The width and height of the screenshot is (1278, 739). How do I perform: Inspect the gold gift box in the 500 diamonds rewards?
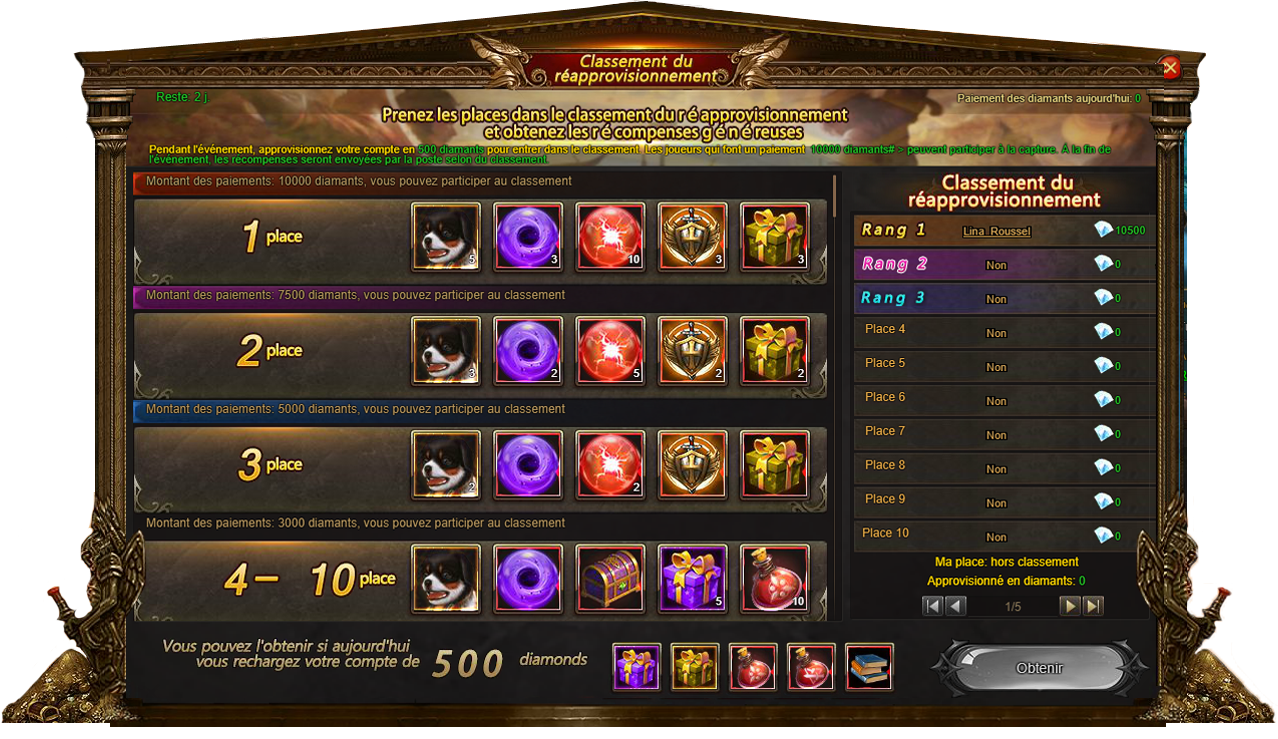pos(695,667)
